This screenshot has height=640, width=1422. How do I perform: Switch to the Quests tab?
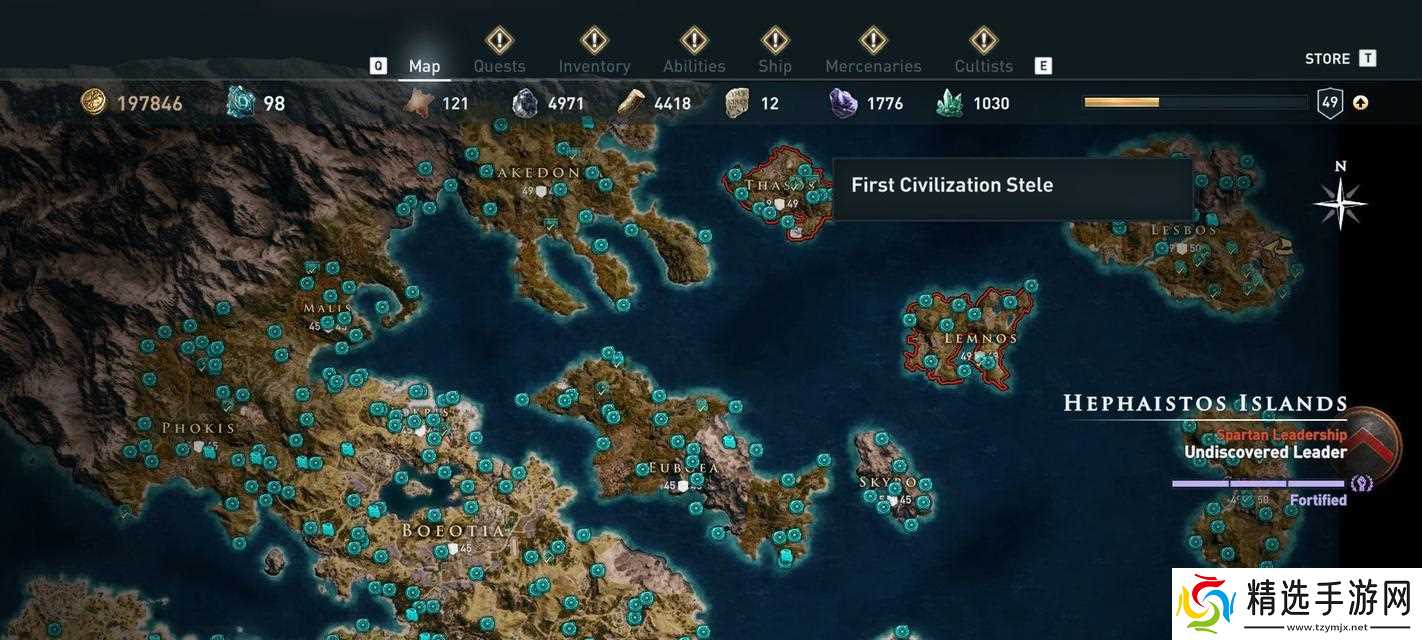pyautogui.click(x=499, y=66)
